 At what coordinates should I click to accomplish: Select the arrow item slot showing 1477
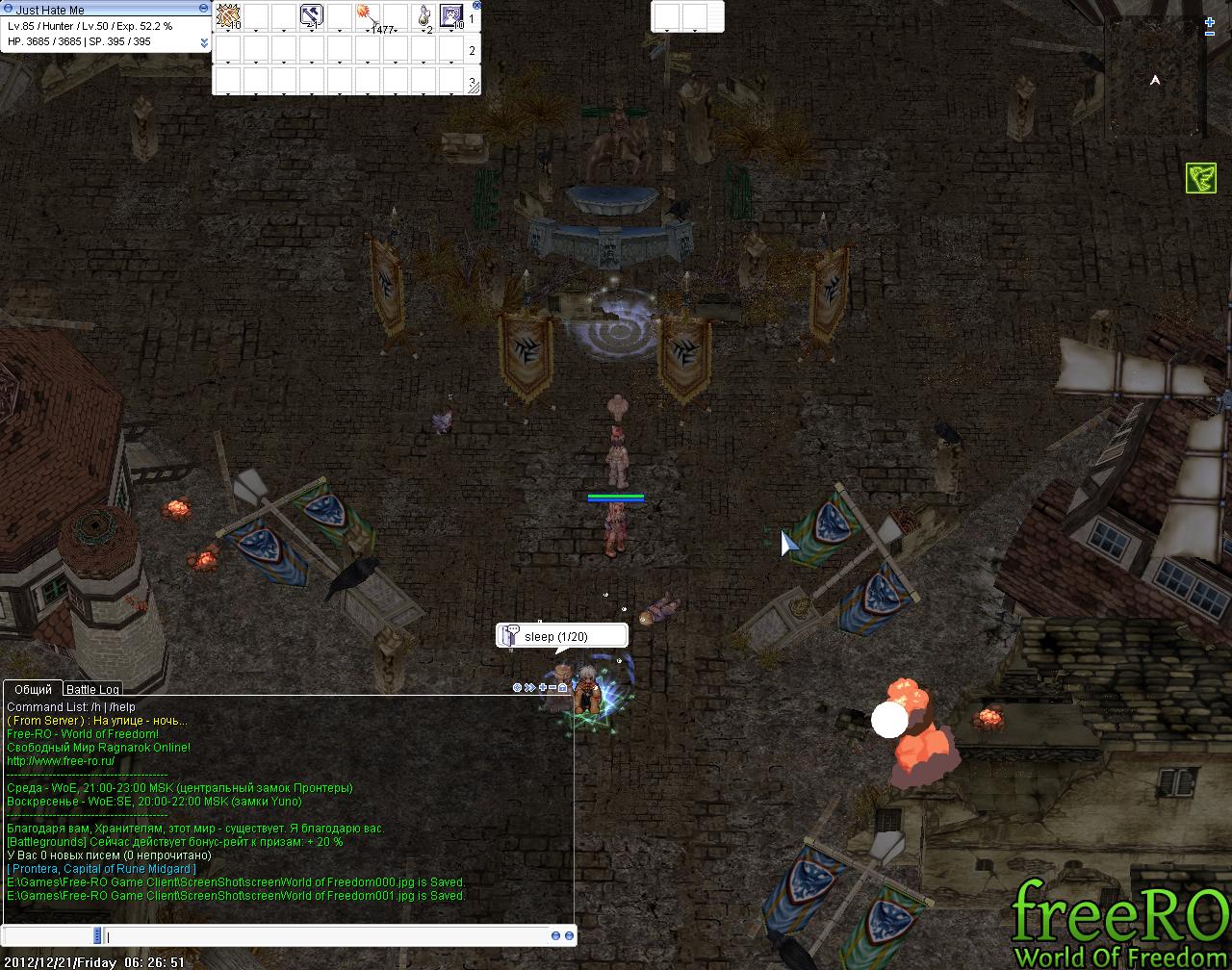[369, 16]
